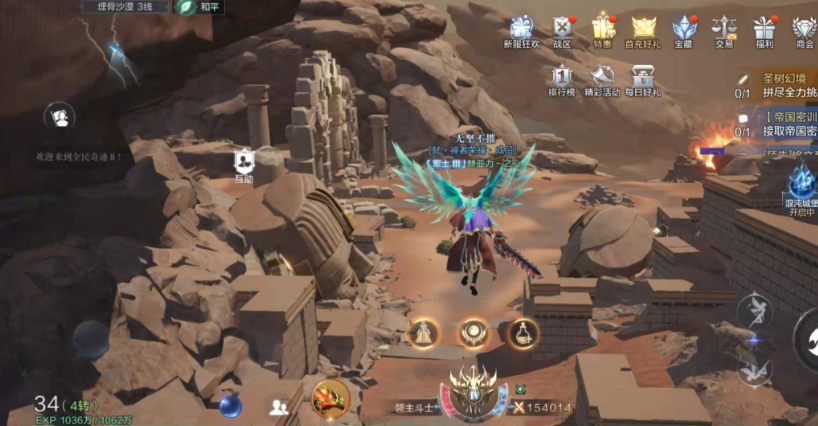Open the 特惠 special offers gift box
This screenshot has height=426, width=818.
tap(602, 30)
